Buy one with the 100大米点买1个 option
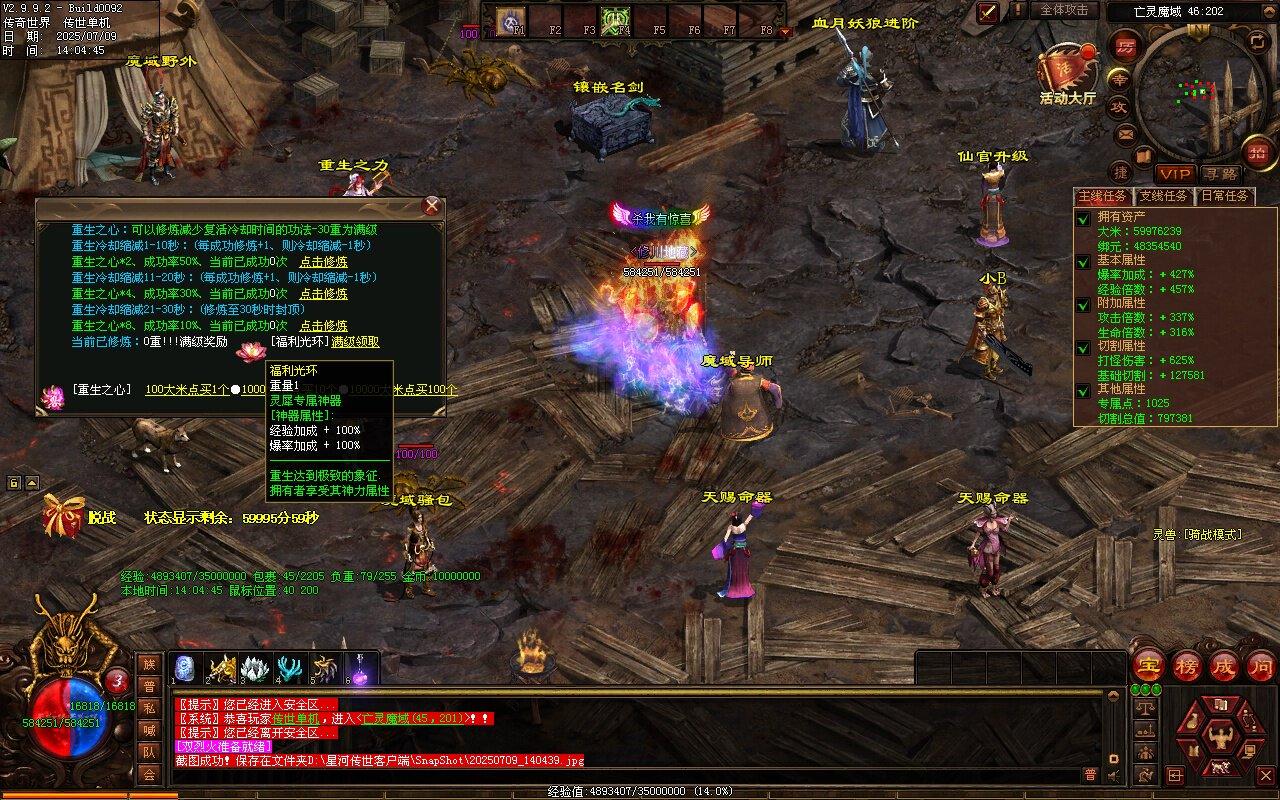This screenshot has width=1280, height=800. [187, 389]
